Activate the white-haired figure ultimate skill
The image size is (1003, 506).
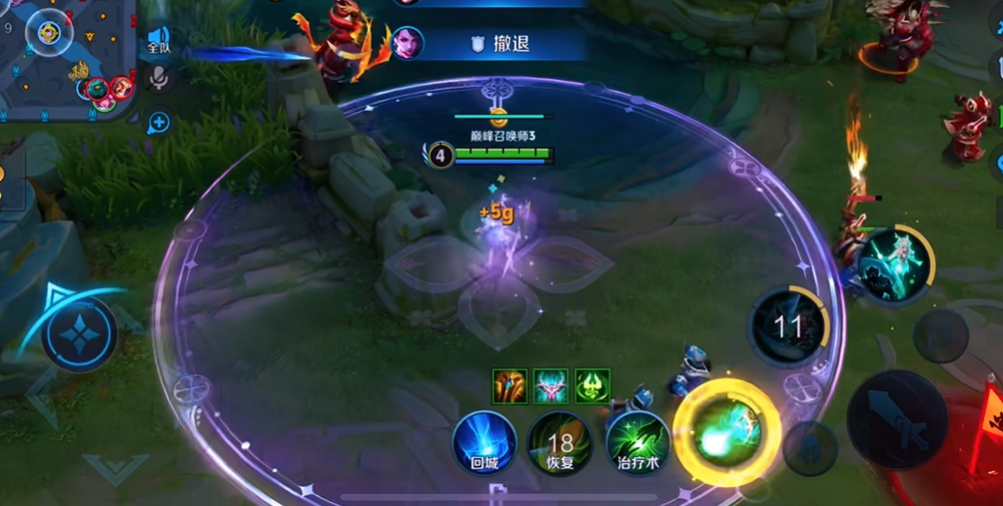coord(895,264)
